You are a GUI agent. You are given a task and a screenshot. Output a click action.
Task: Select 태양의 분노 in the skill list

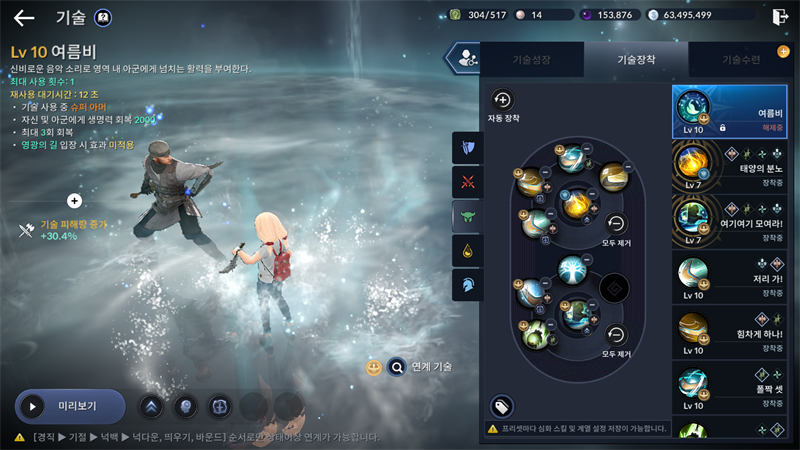(x=729, y=166)
